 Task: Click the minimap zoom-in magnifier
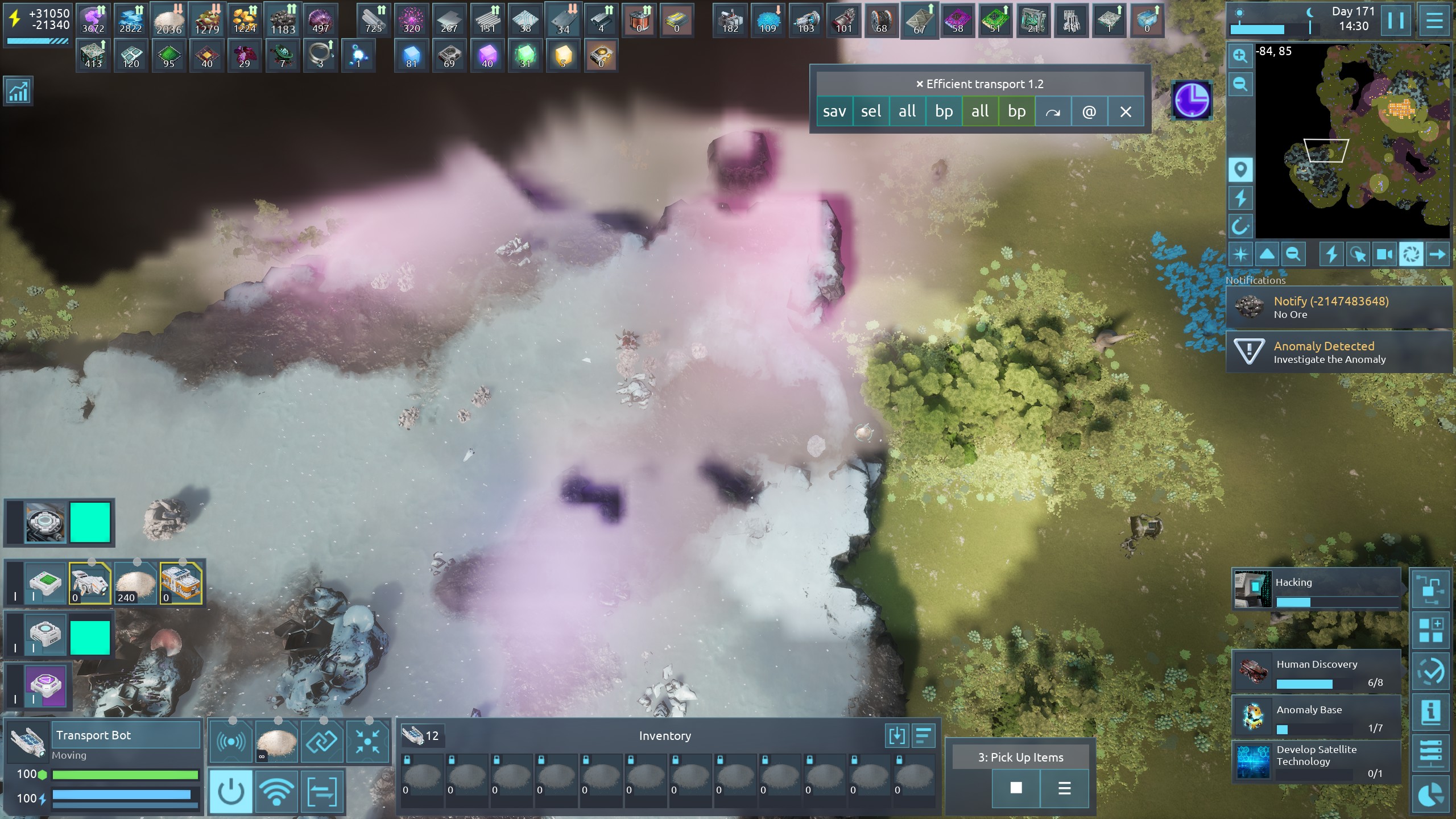pyautogui.click(x=1240, y=56)
